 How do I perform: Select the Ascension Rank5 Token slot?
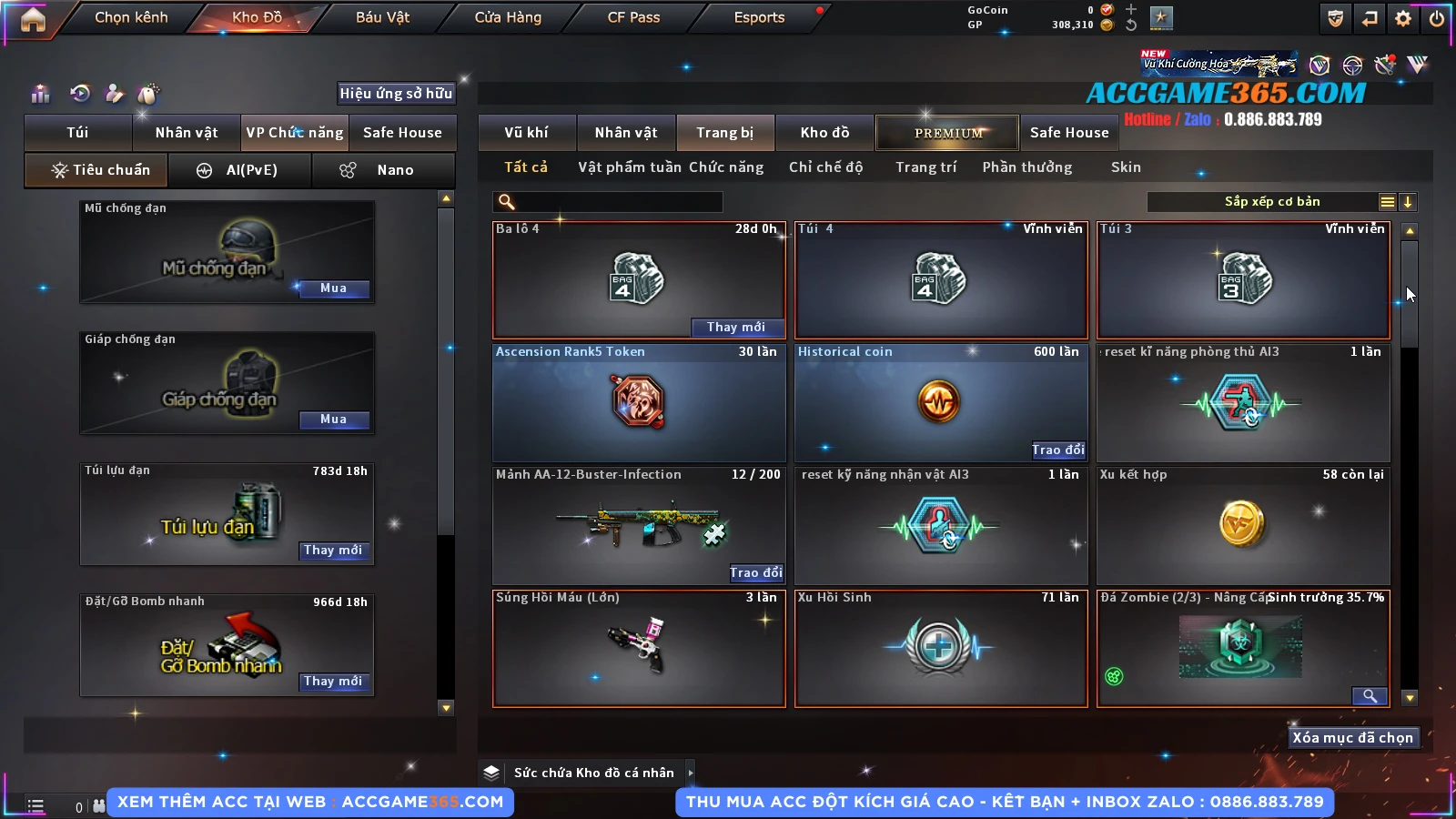pyautogui.click(x=639, y=402)
